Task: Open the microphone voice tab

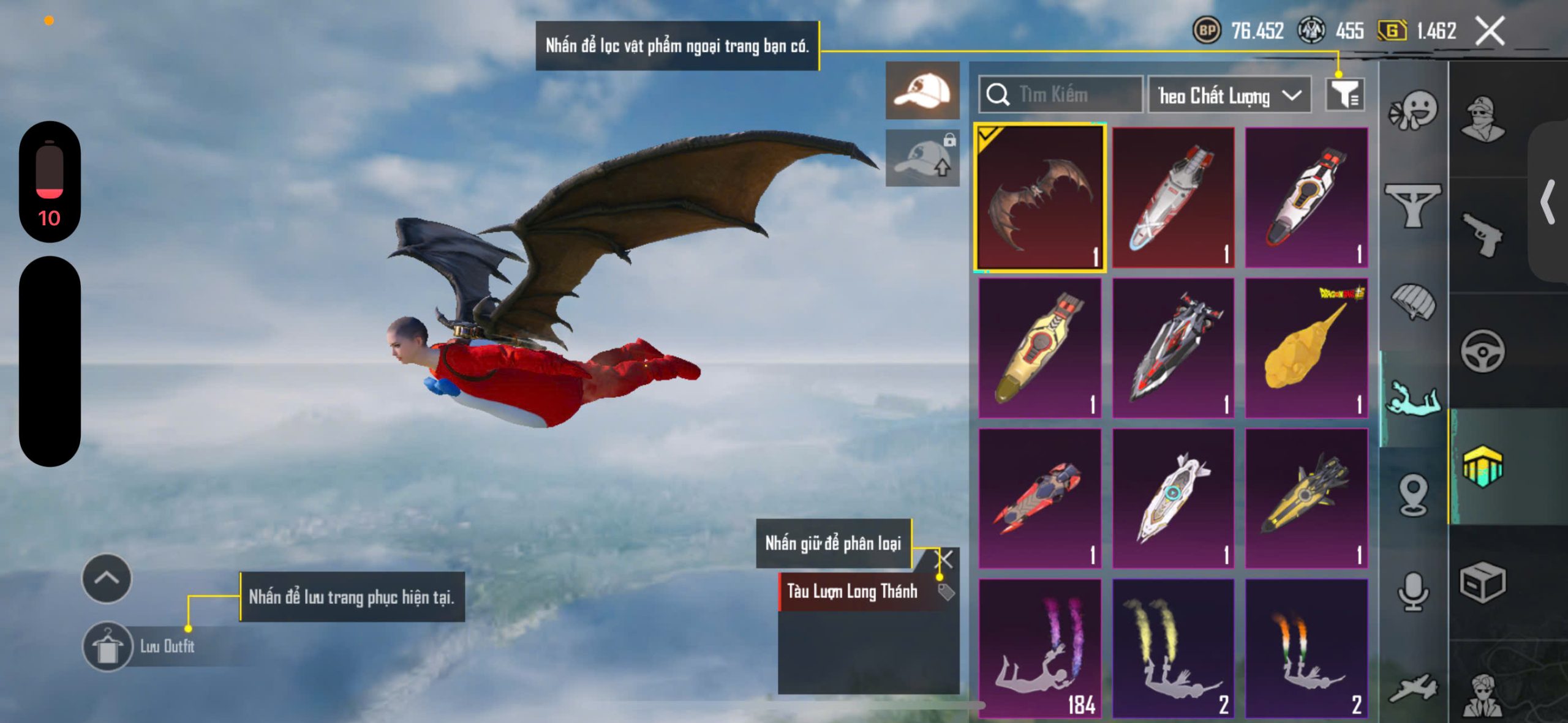Action: (1413, 591)
